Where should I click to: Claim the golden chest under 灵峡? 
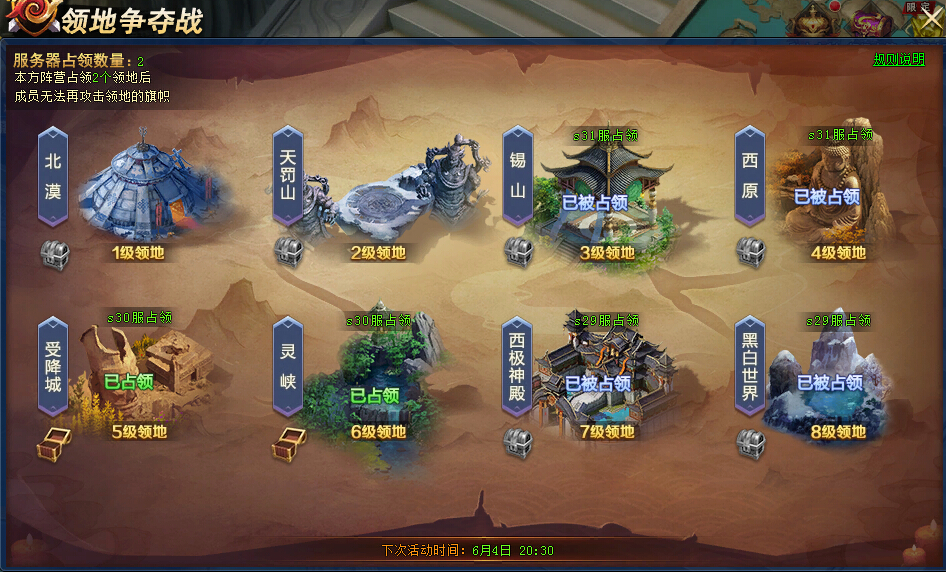coord(288,444)
